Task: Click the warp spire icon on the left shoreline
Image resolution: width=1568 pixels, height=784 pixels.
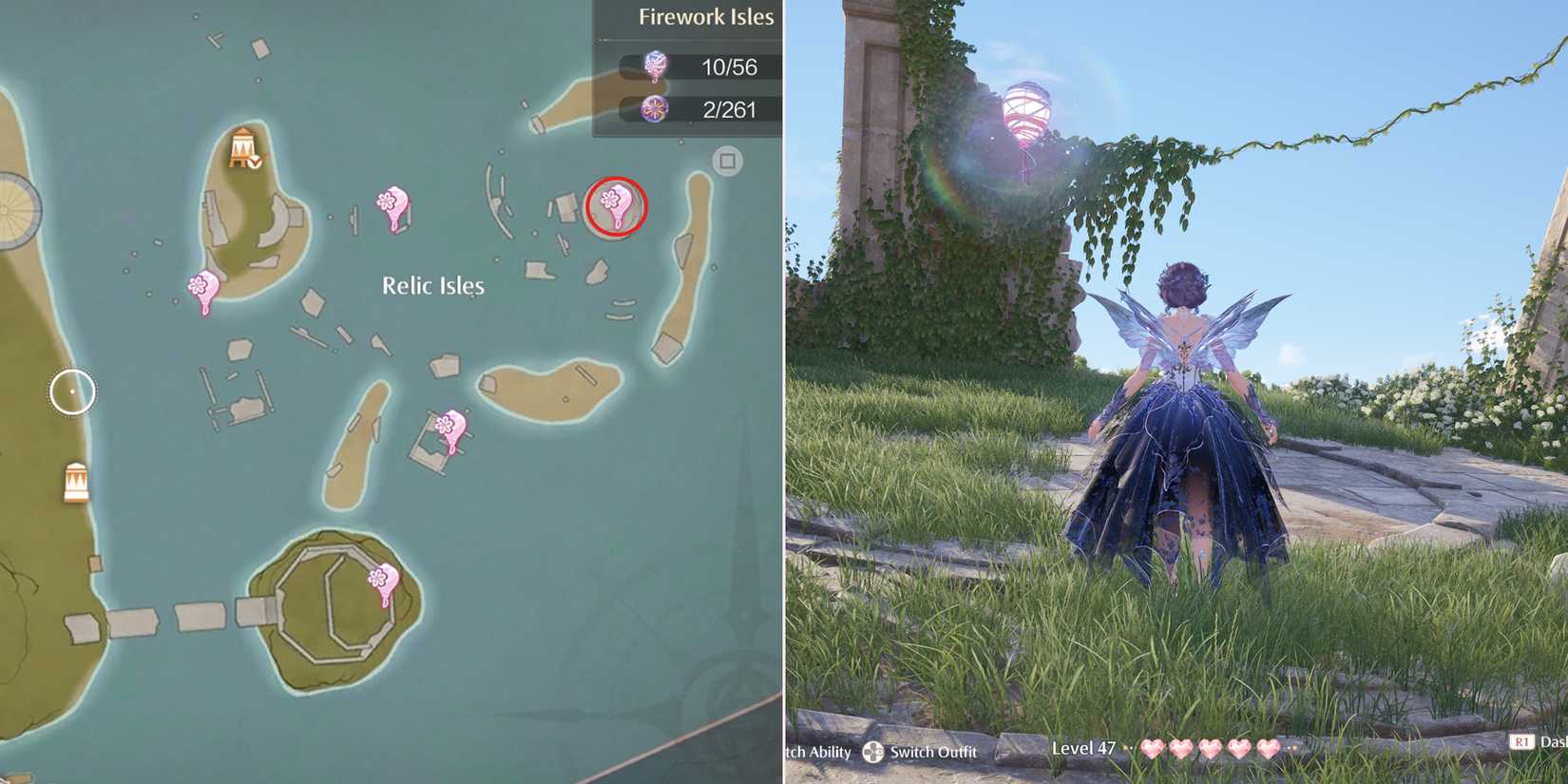Action: 76,485
